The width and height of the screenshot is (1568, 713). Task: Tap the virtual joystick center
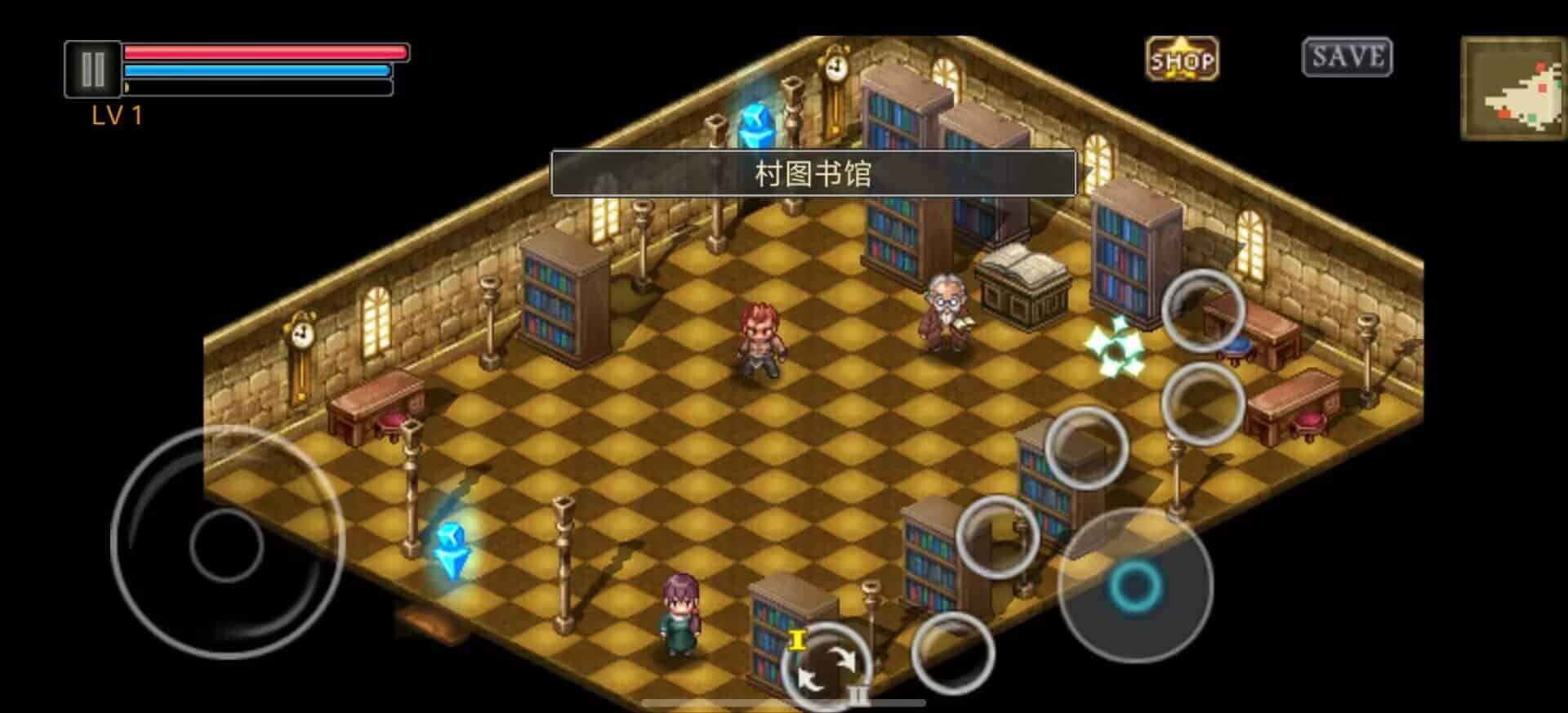click(x=226, y=544)
